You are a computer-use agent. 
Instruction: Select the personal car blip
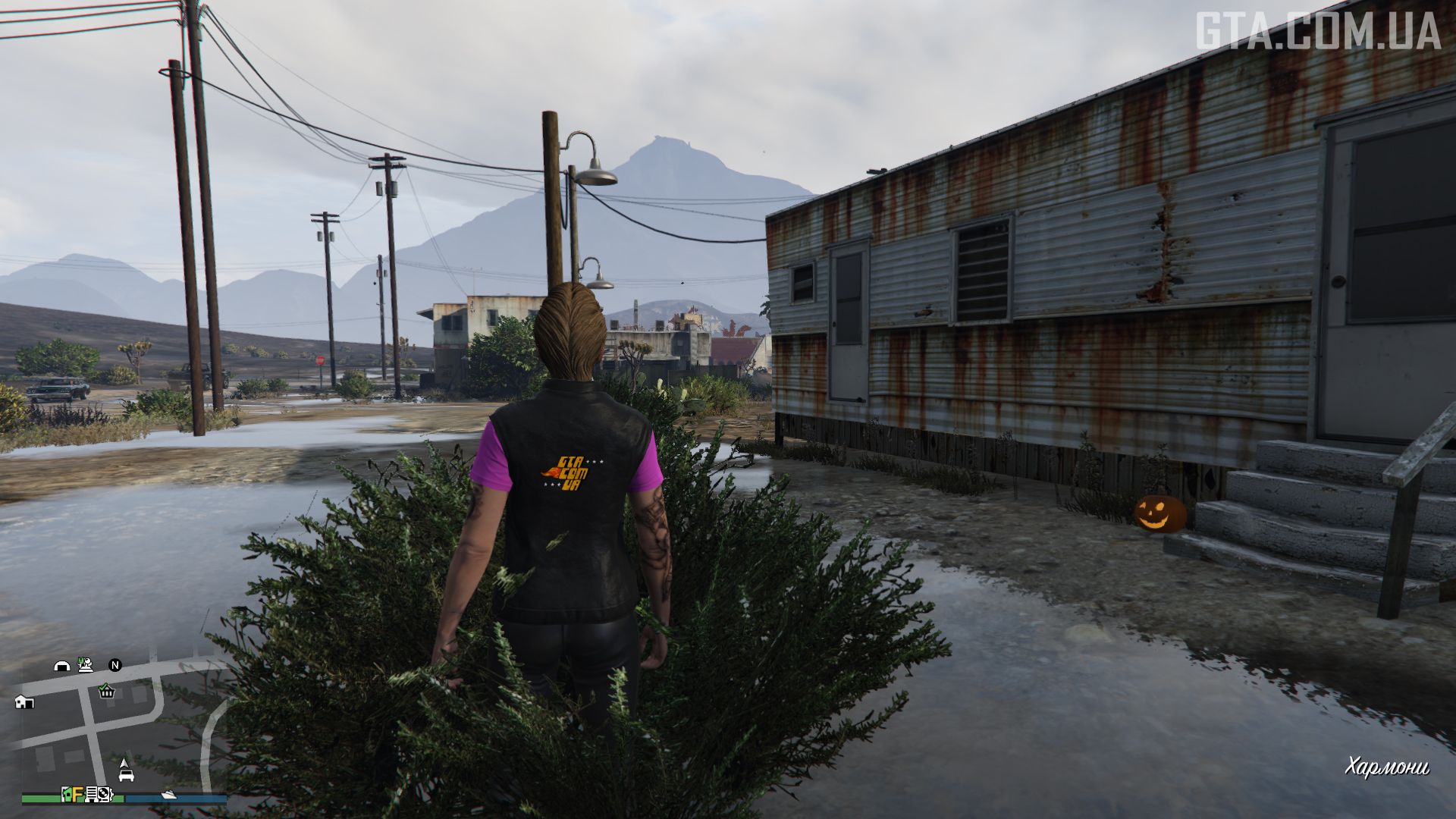pyautogui.click(x=126, y=774)
